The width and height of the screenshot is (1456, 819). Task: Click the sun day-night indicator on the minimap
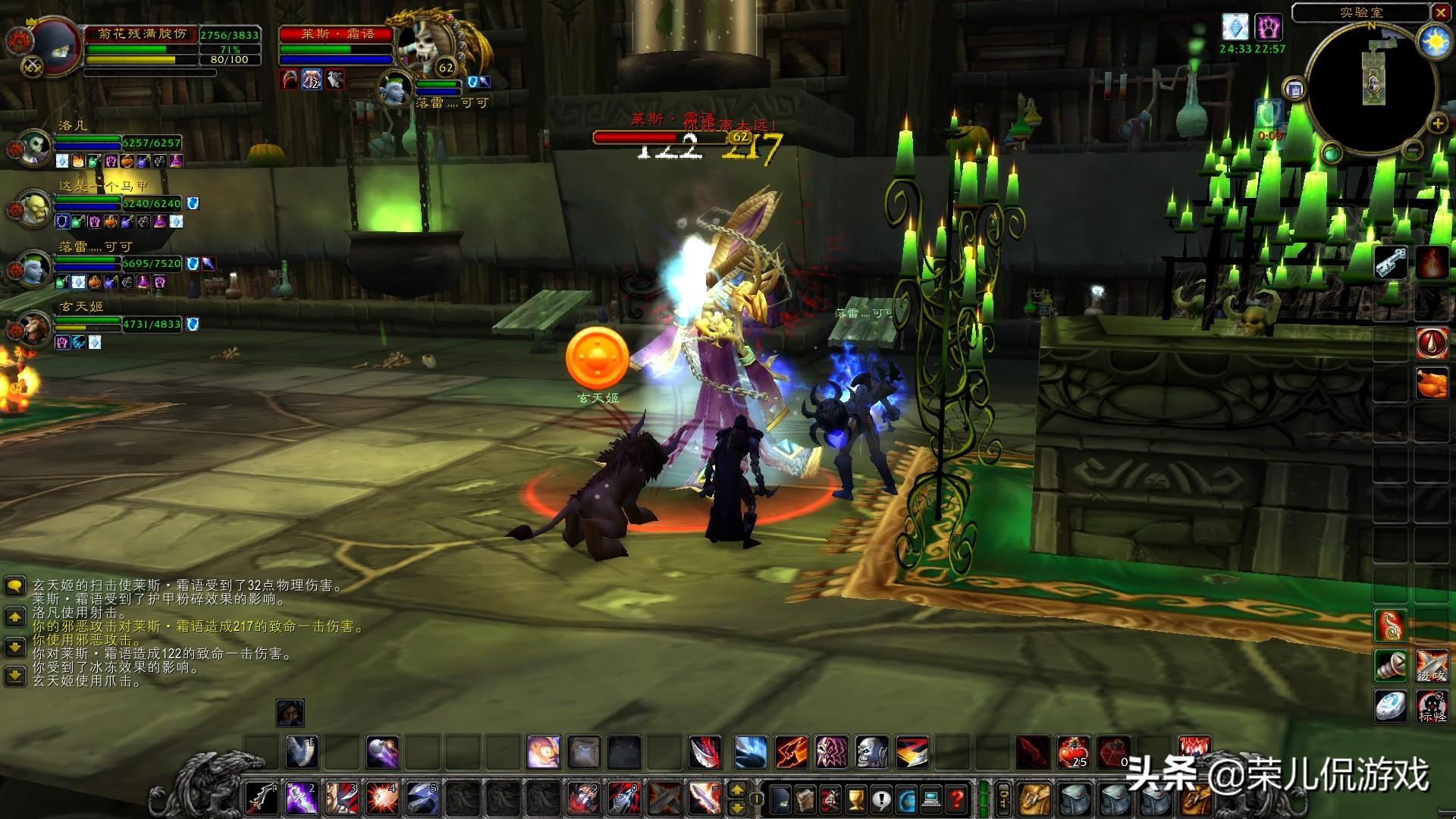pyautogui.click(x=1433, y=42)
